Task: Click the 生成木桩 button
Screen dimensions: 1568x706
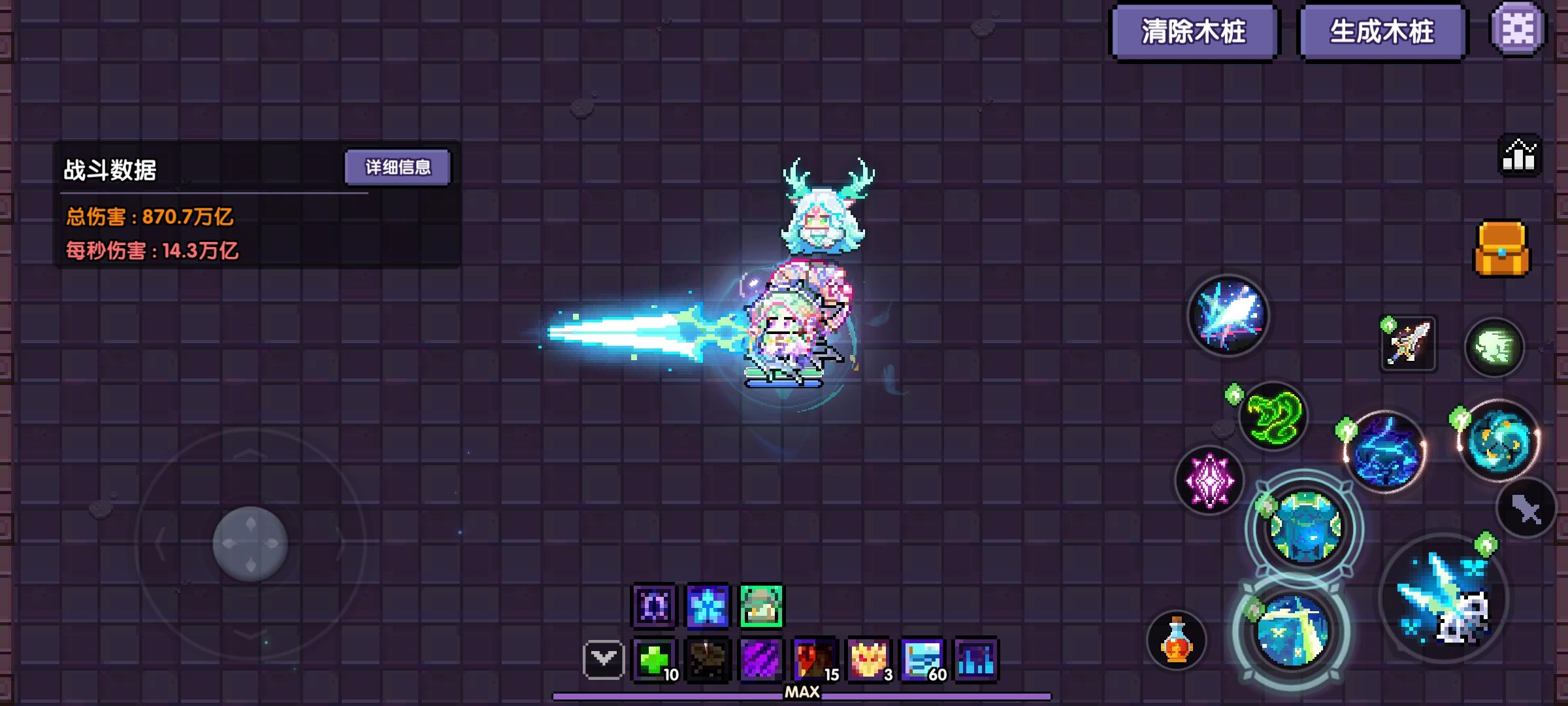Action: tap(1382, 31)
